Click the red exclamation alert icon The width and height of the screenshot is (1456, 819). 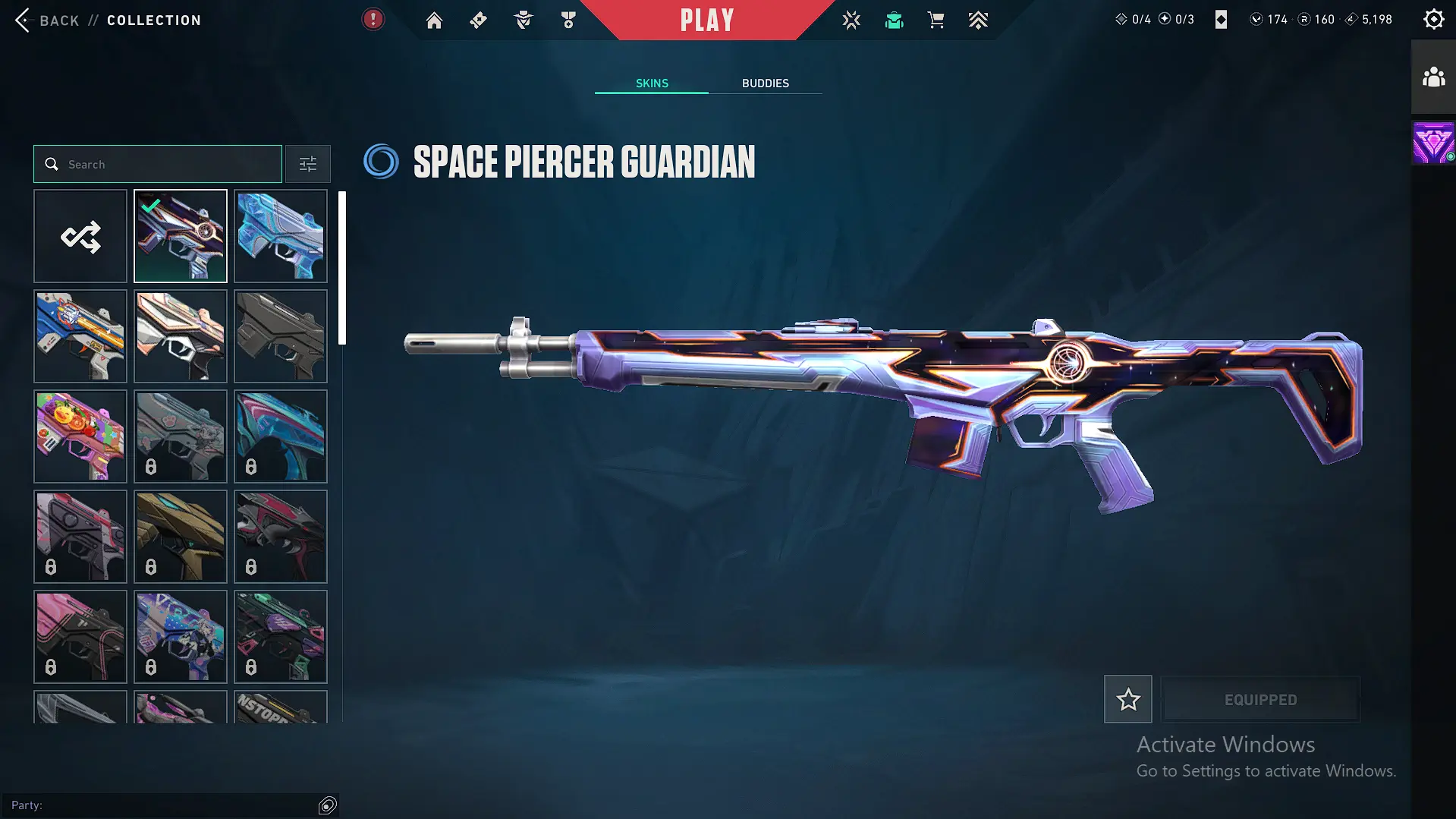coord(373,20)
